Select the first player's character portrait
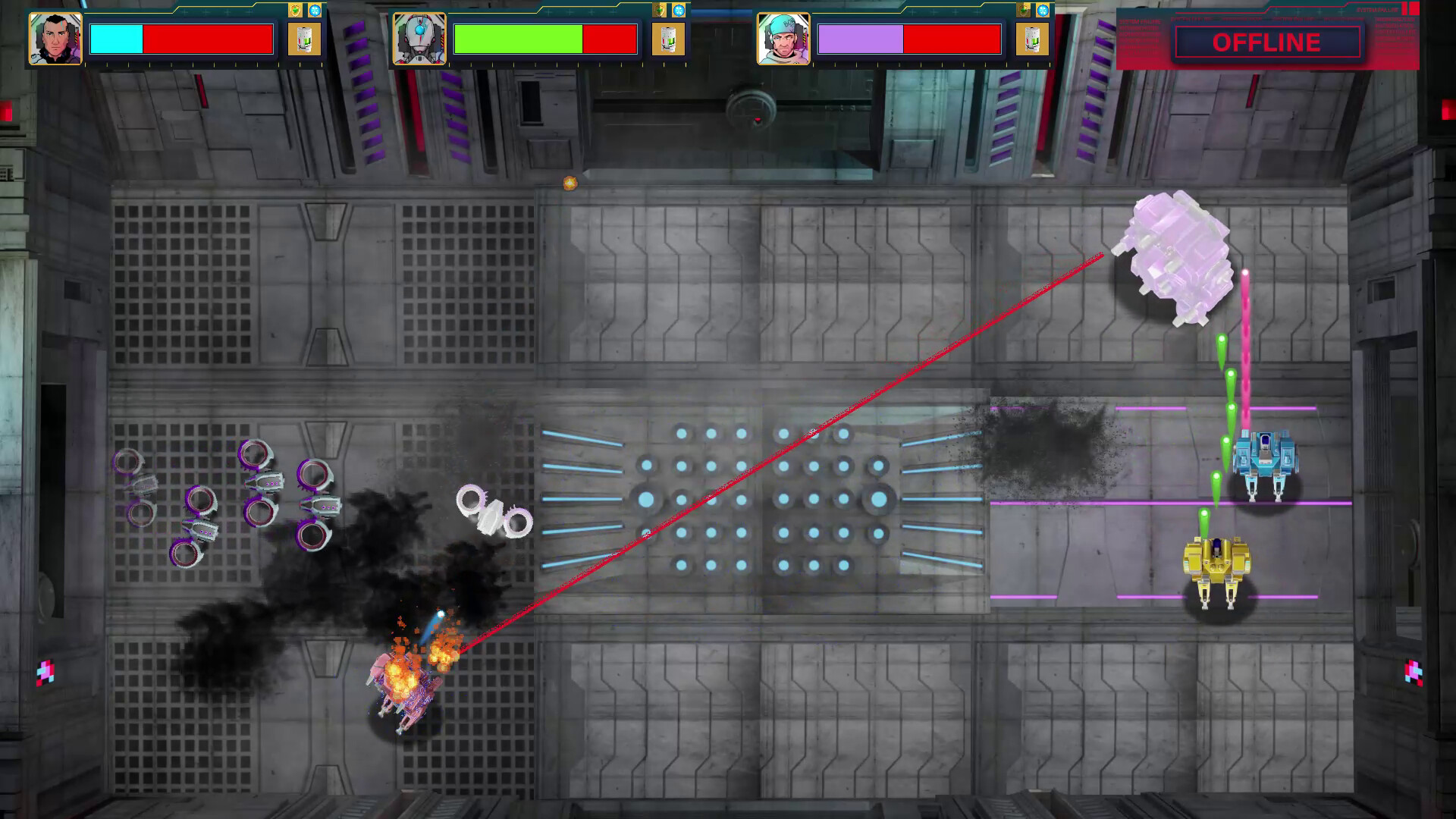 click(55, 39)
